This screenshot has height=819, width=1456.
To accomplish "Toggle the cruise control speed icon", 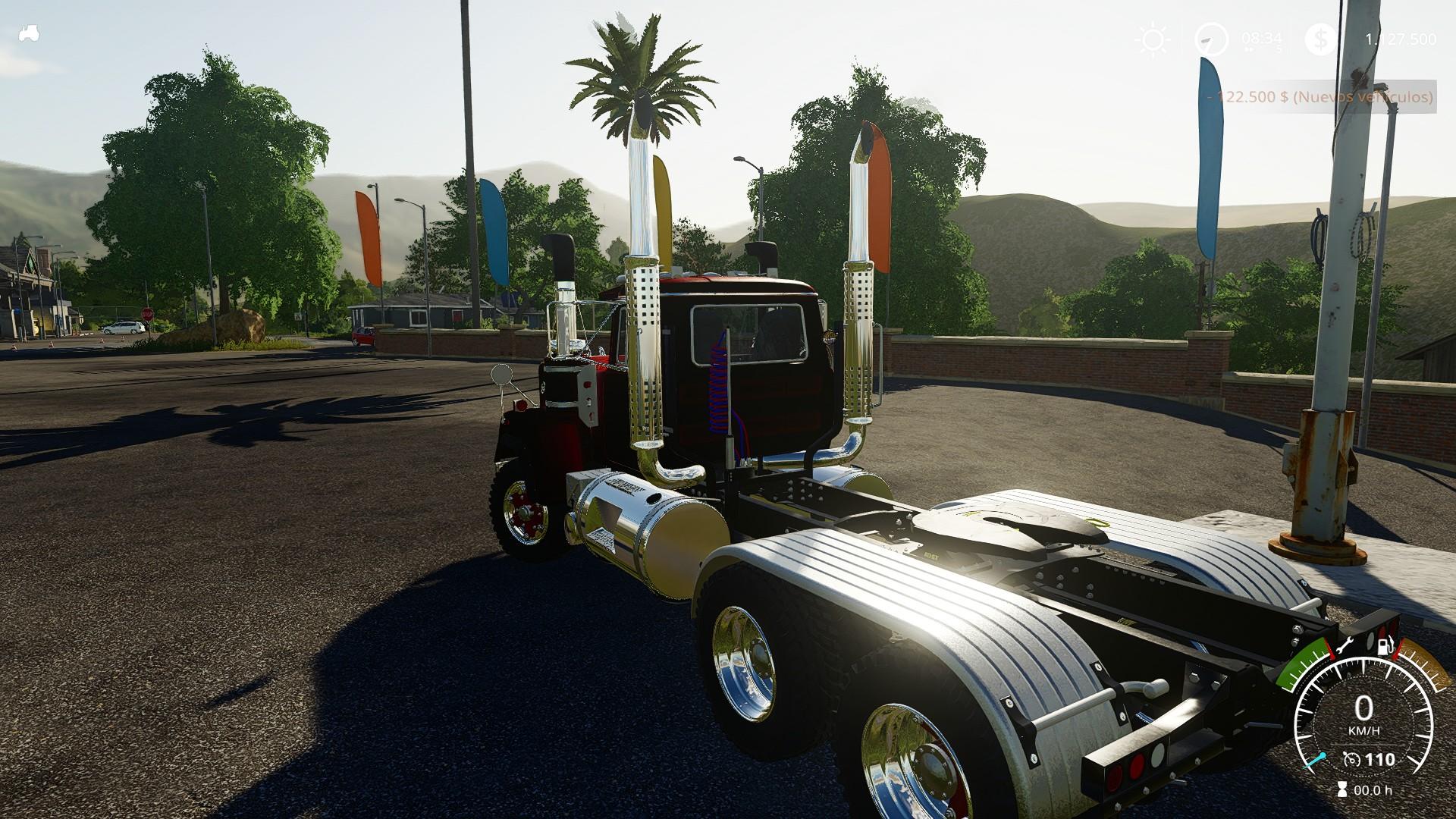I will point(1351,759).
